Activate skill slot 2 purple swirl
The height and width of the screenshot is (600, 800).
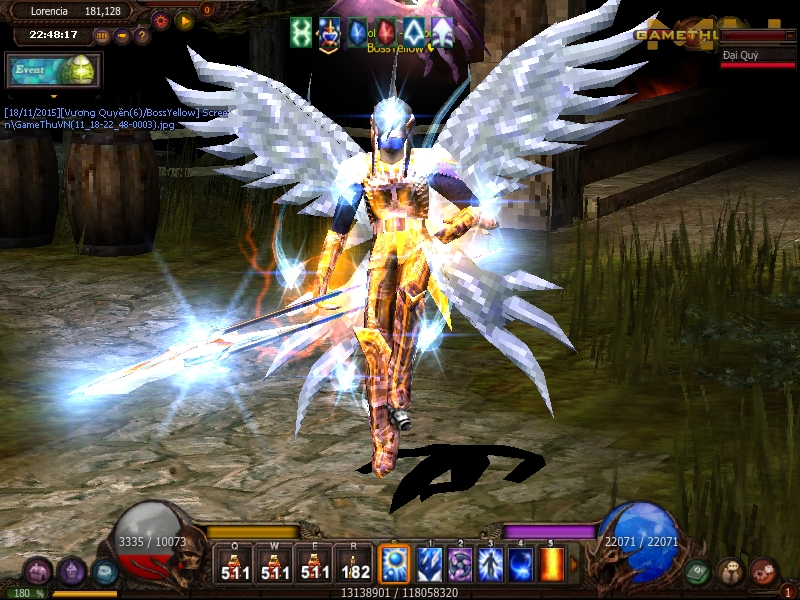[460, 565]
